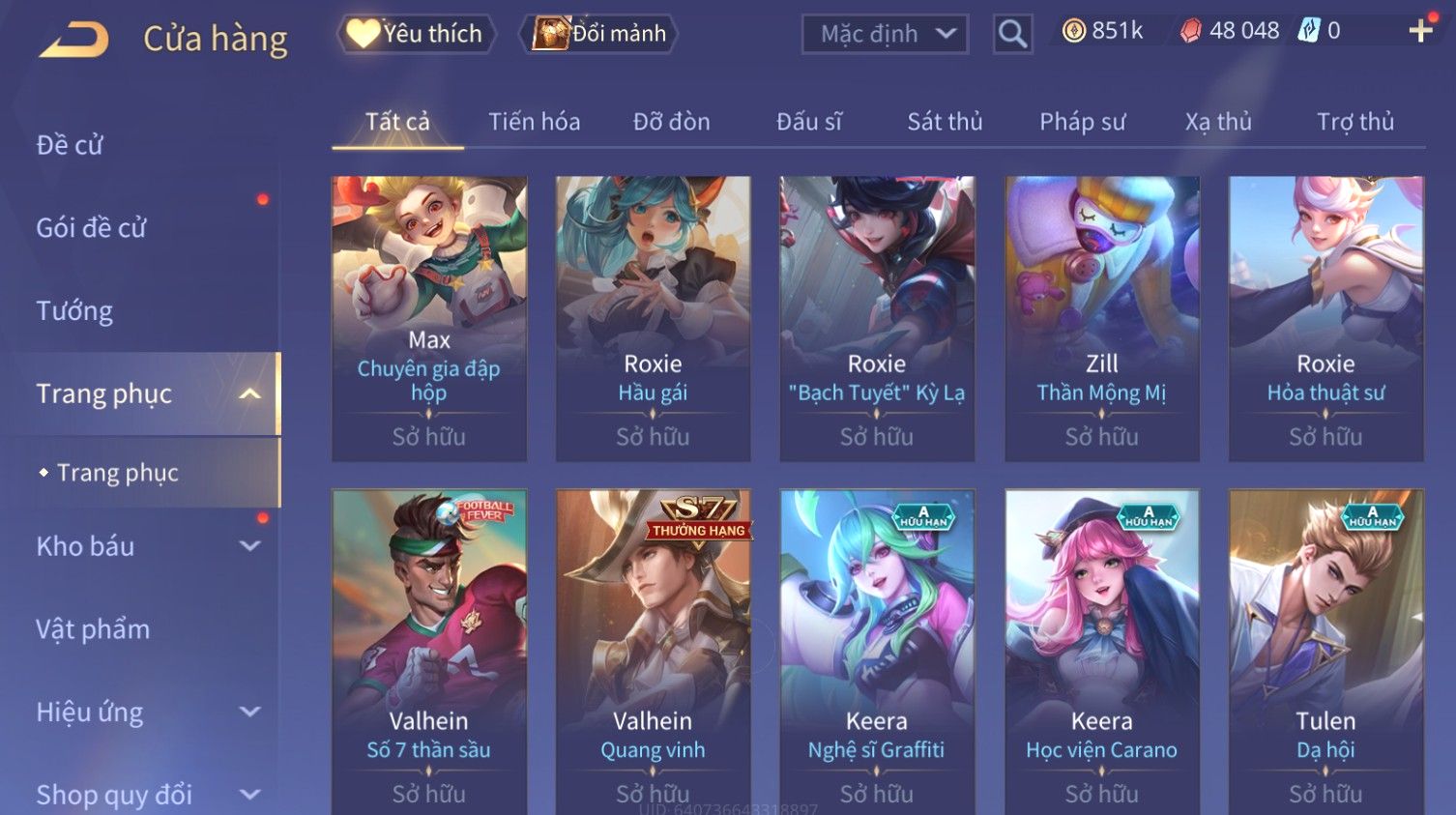The width and height of the screenshot is (1456, 815).
Task: Pick the Tulen Dạ hội skin card
Action: 1325,650
